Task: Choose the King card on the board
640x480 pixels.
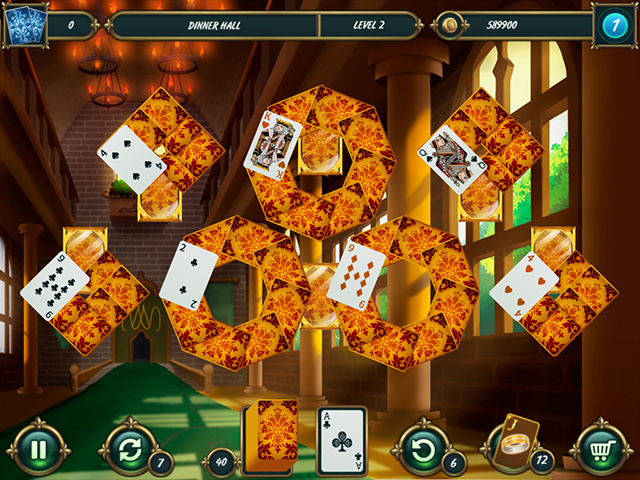Action: coord(273,145)
